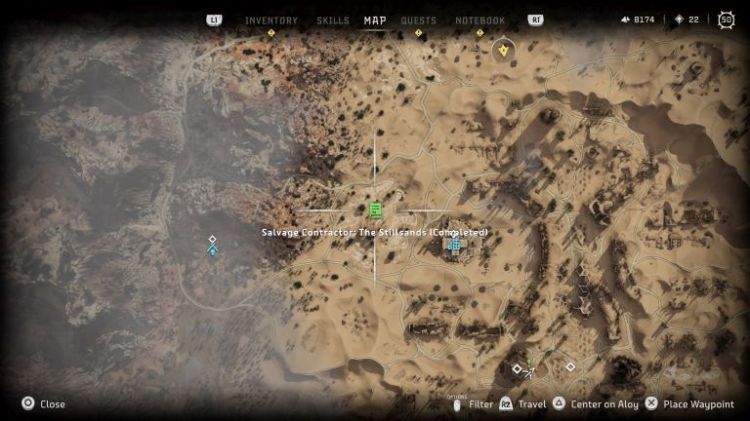Select the green Salvage Contractor map marker

click(375, 209)
